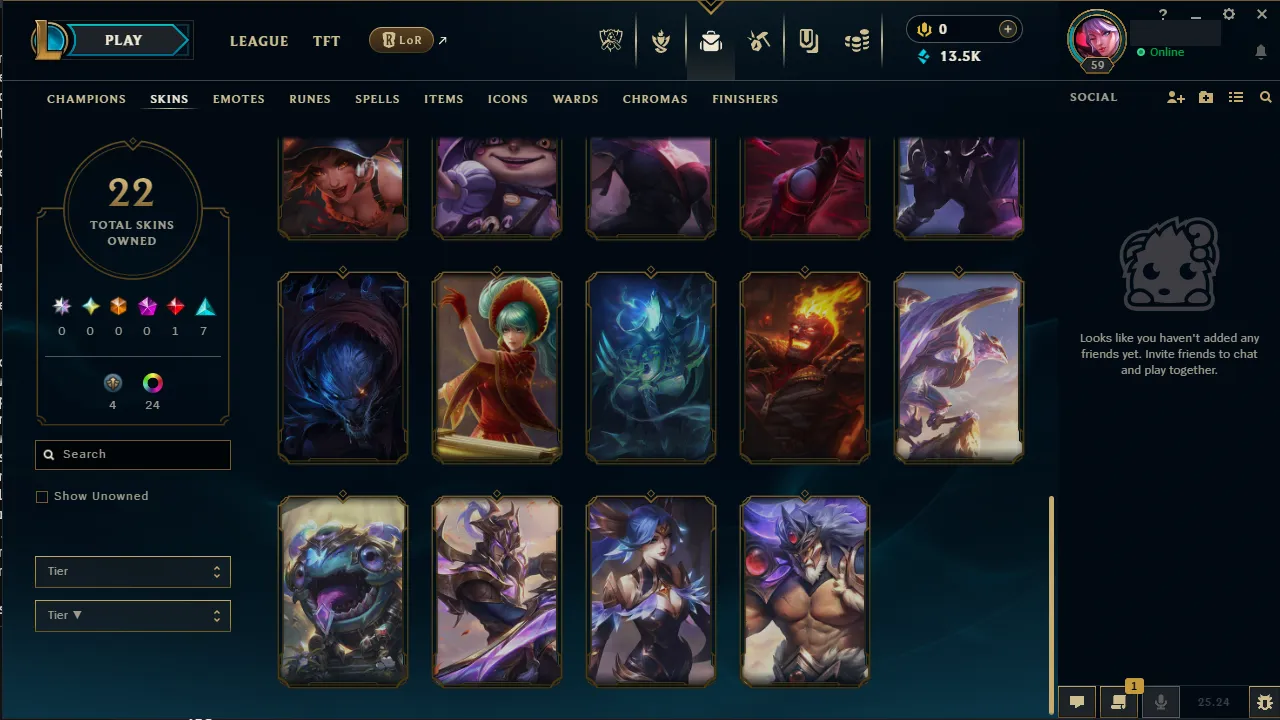This screenshot has width=1280, height=720.
Task: Enable the Show Unowned checkbox
Action: tap(41, 496)
